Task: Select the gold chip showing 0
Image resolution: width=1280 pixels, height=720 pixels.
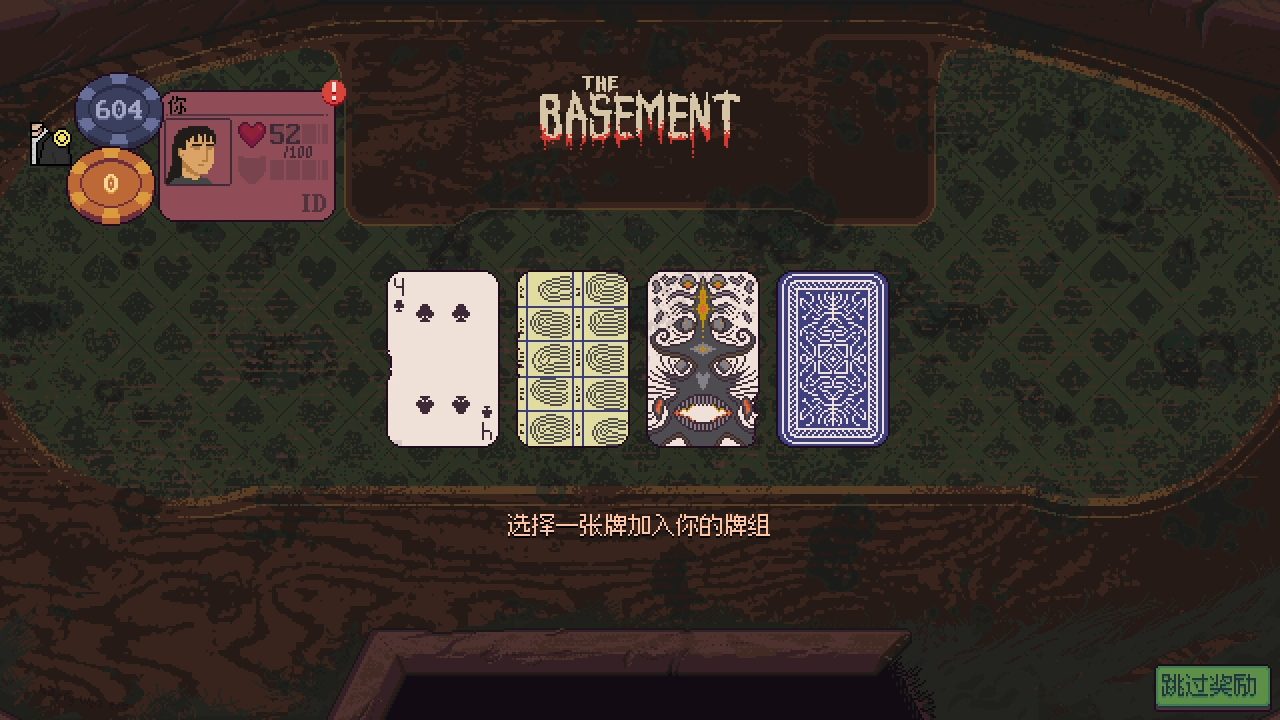Action: coord(109,183)
